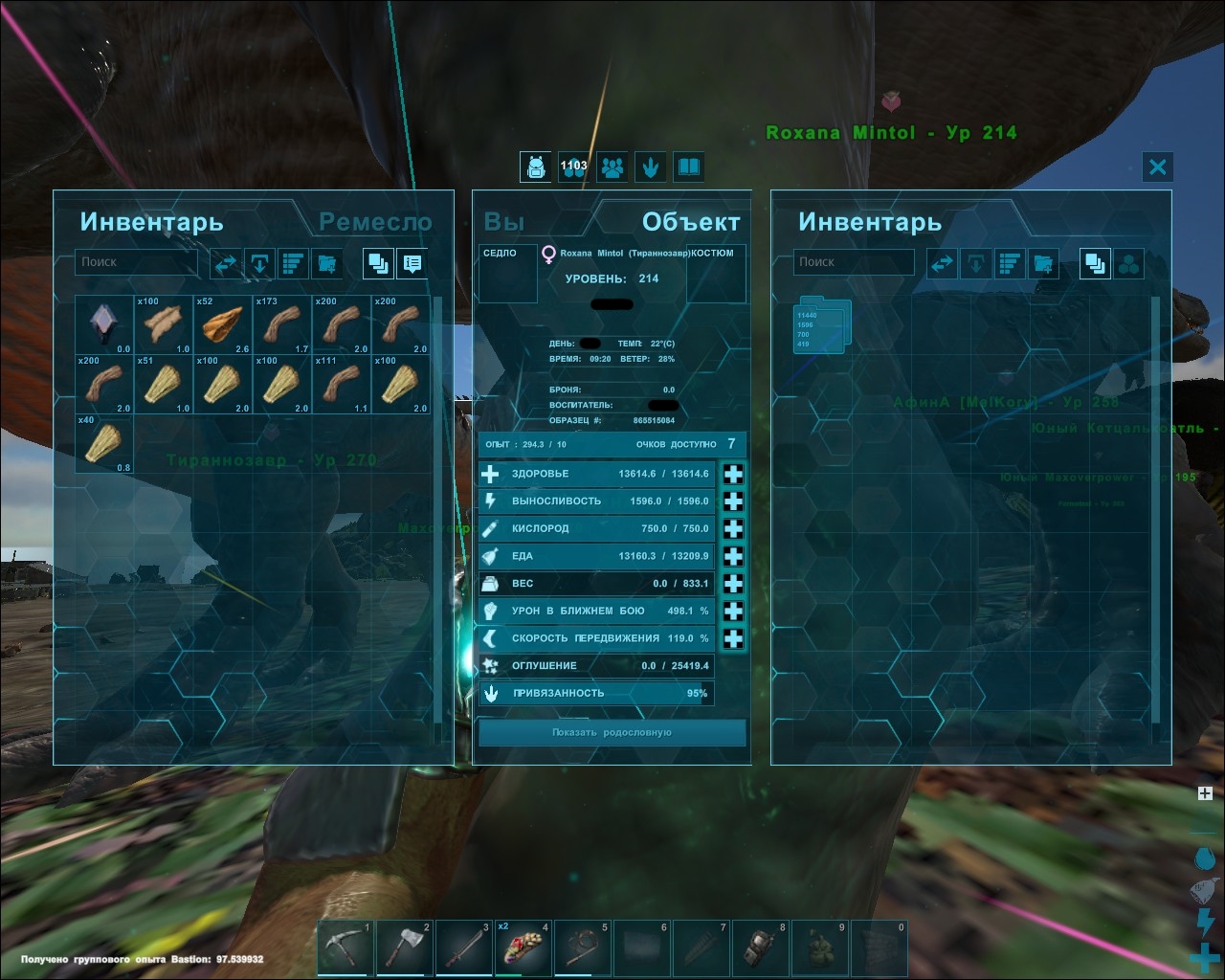Select the dino footprint tame tracking icon
Image resolution: width=1225 pixels, height=980 pixels.
(651, 167)
